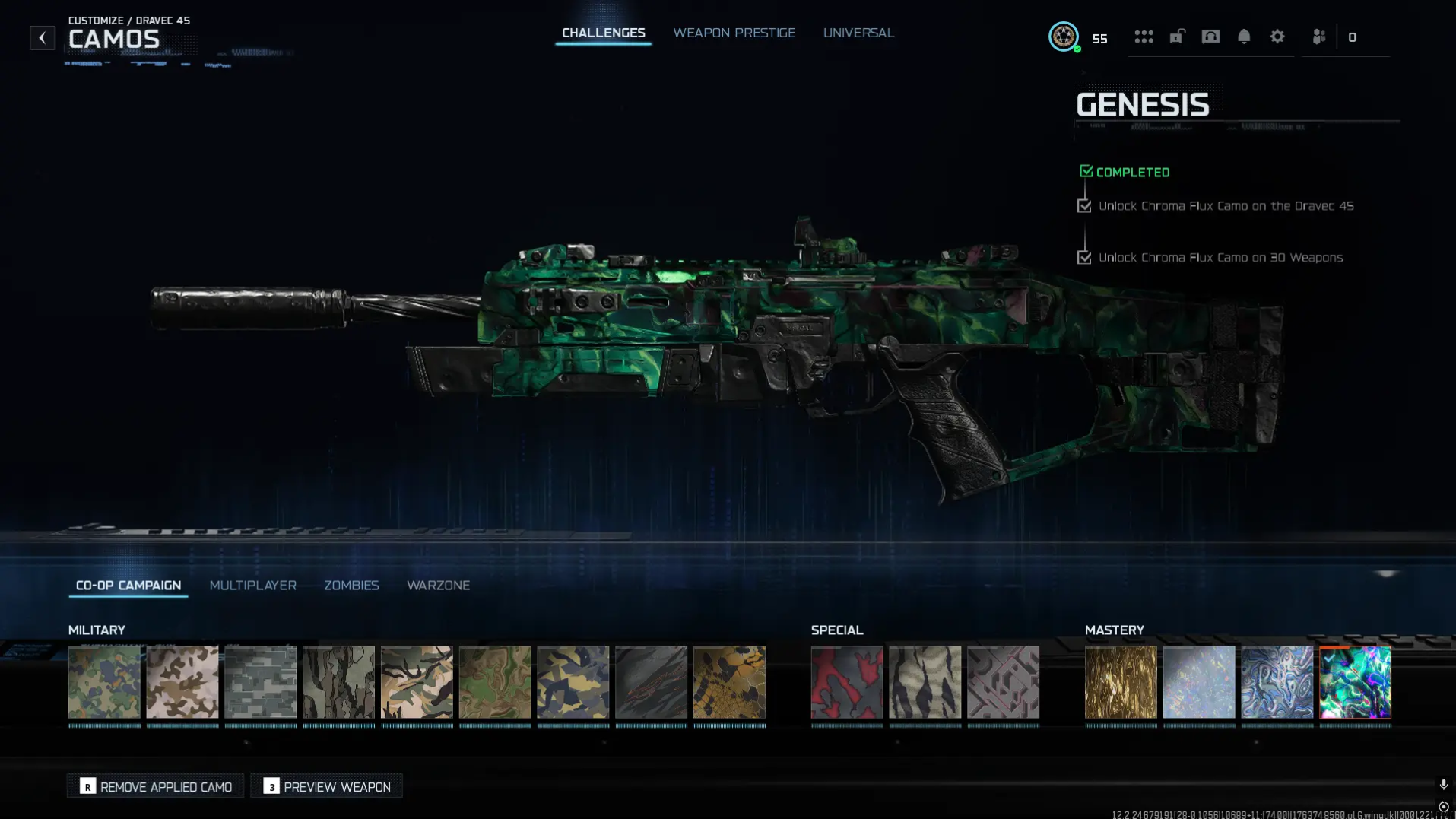The height and width of the screenshot is (819, 1456).
Task: Toggle the Chroma Flux Dravec 45 challenge checkbox
Action: [x=1084, y=205]
